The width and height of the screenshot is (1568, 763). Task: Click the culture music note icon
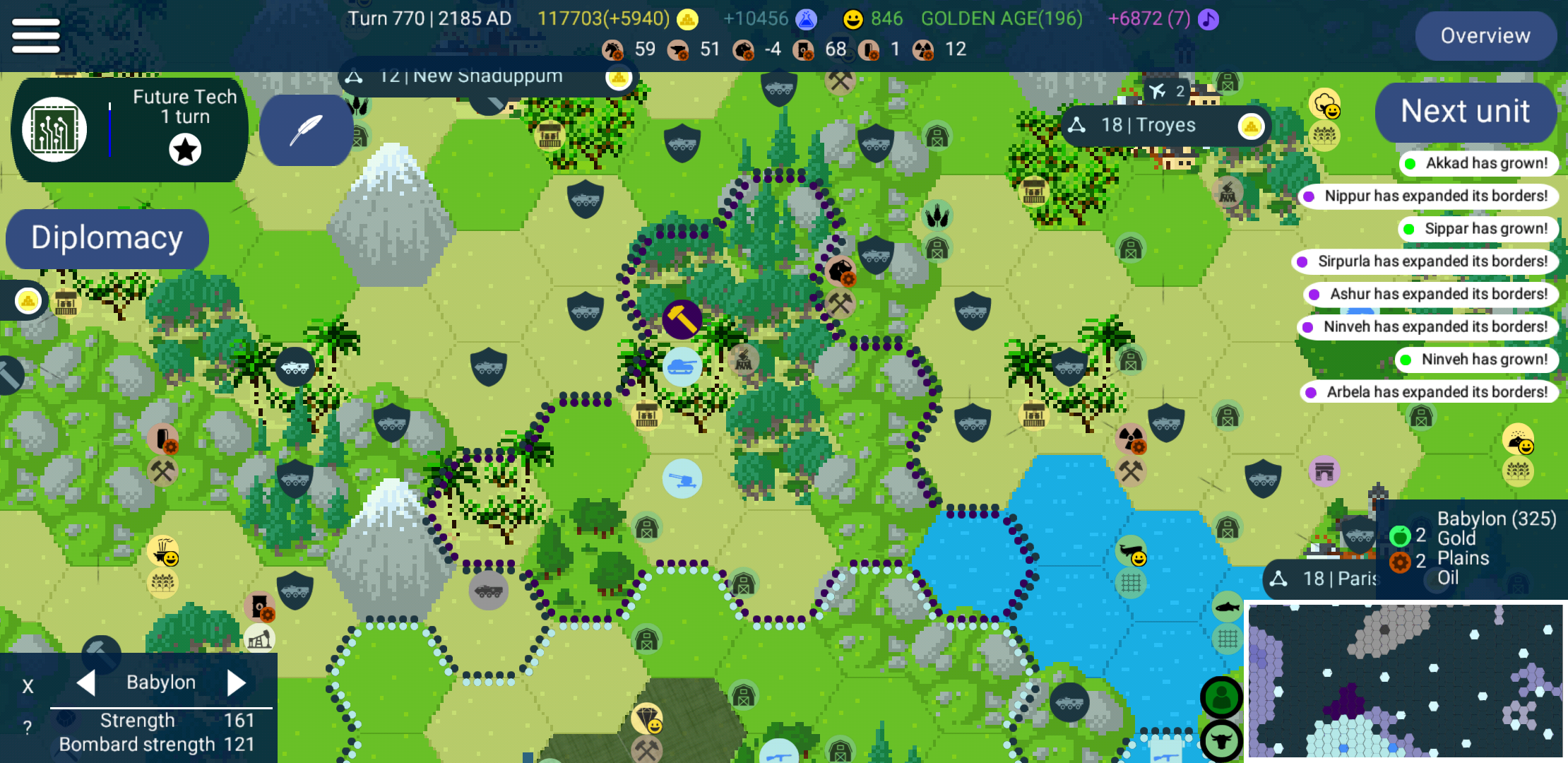pyautogui.click(x=1208, y=19)
